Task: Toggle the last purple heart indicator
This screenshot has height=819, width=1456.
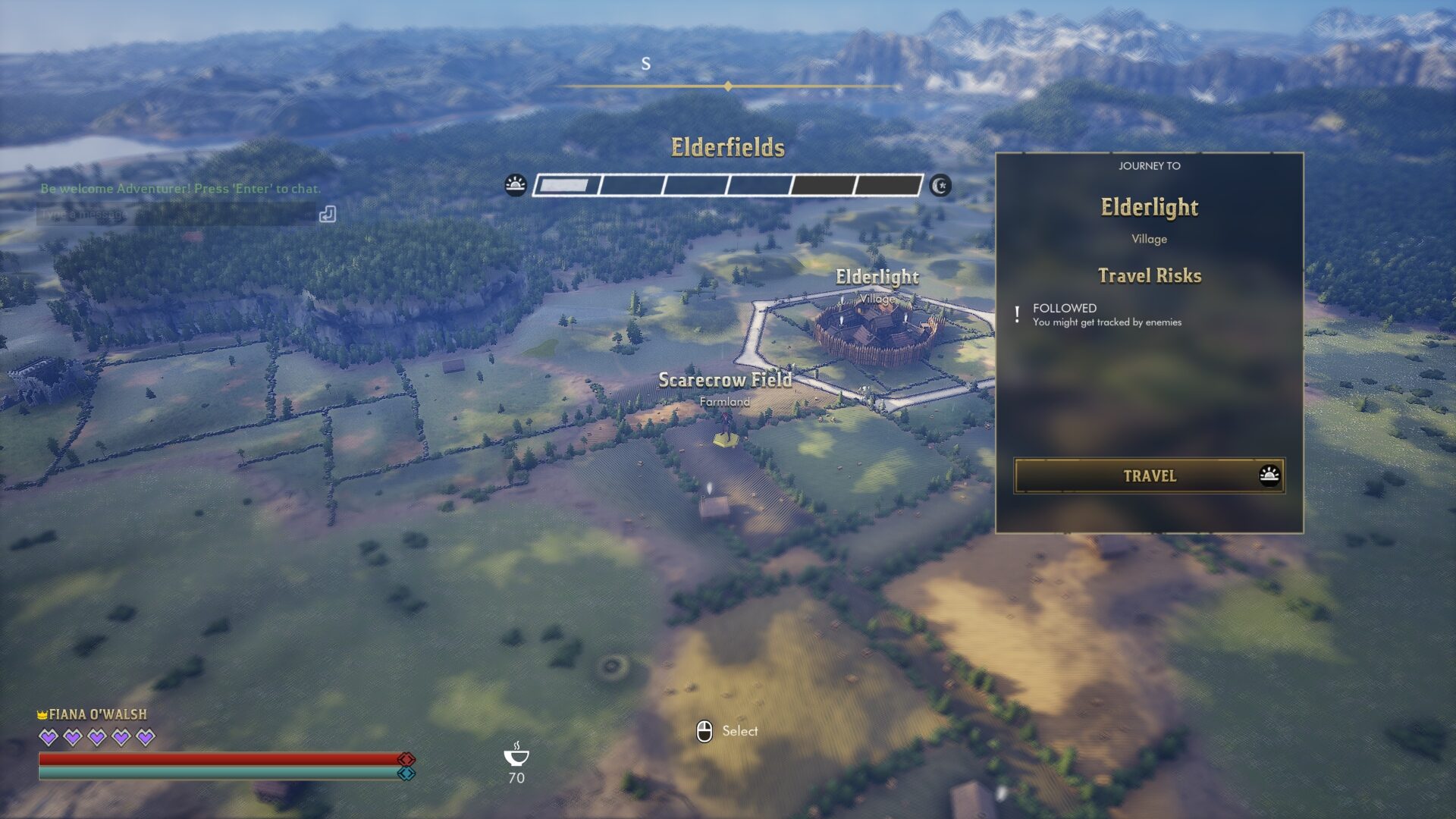Action: point(144,736)
